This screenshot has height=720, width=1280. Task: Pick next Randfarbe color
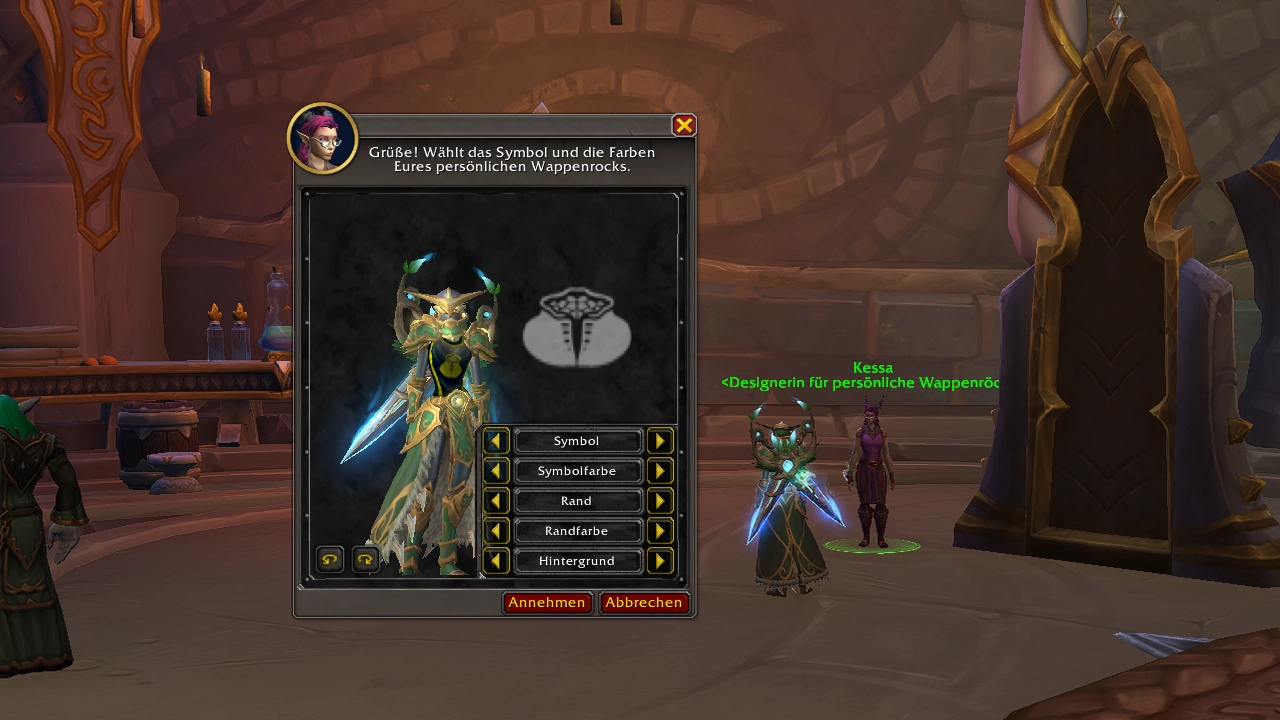point(659,531)
